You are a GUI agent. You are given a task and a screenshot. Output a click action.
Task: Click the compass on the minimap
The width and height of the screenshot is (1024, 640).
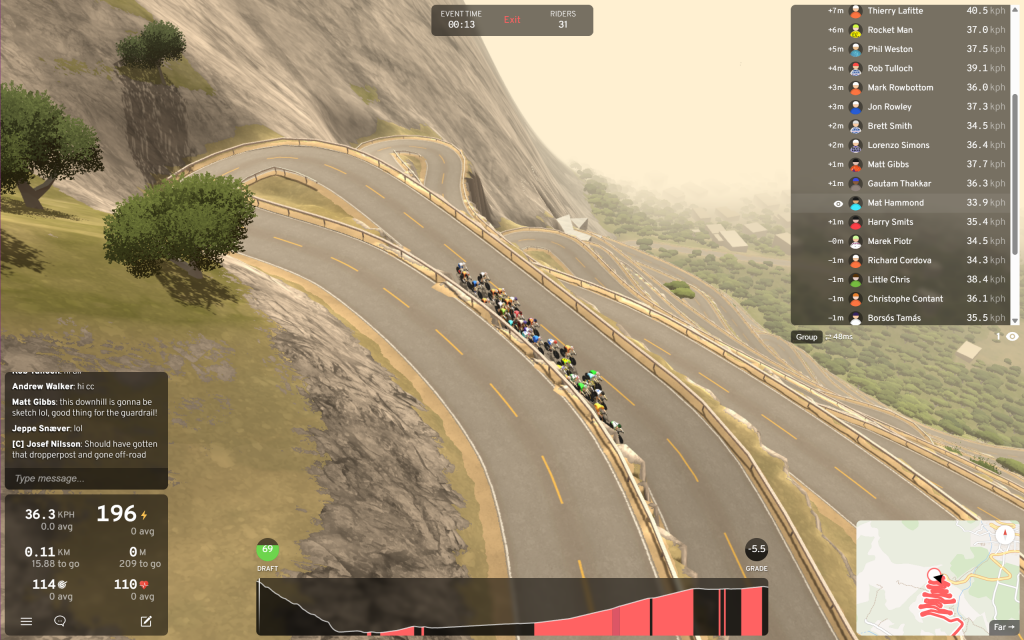(x=1003, y=533)
